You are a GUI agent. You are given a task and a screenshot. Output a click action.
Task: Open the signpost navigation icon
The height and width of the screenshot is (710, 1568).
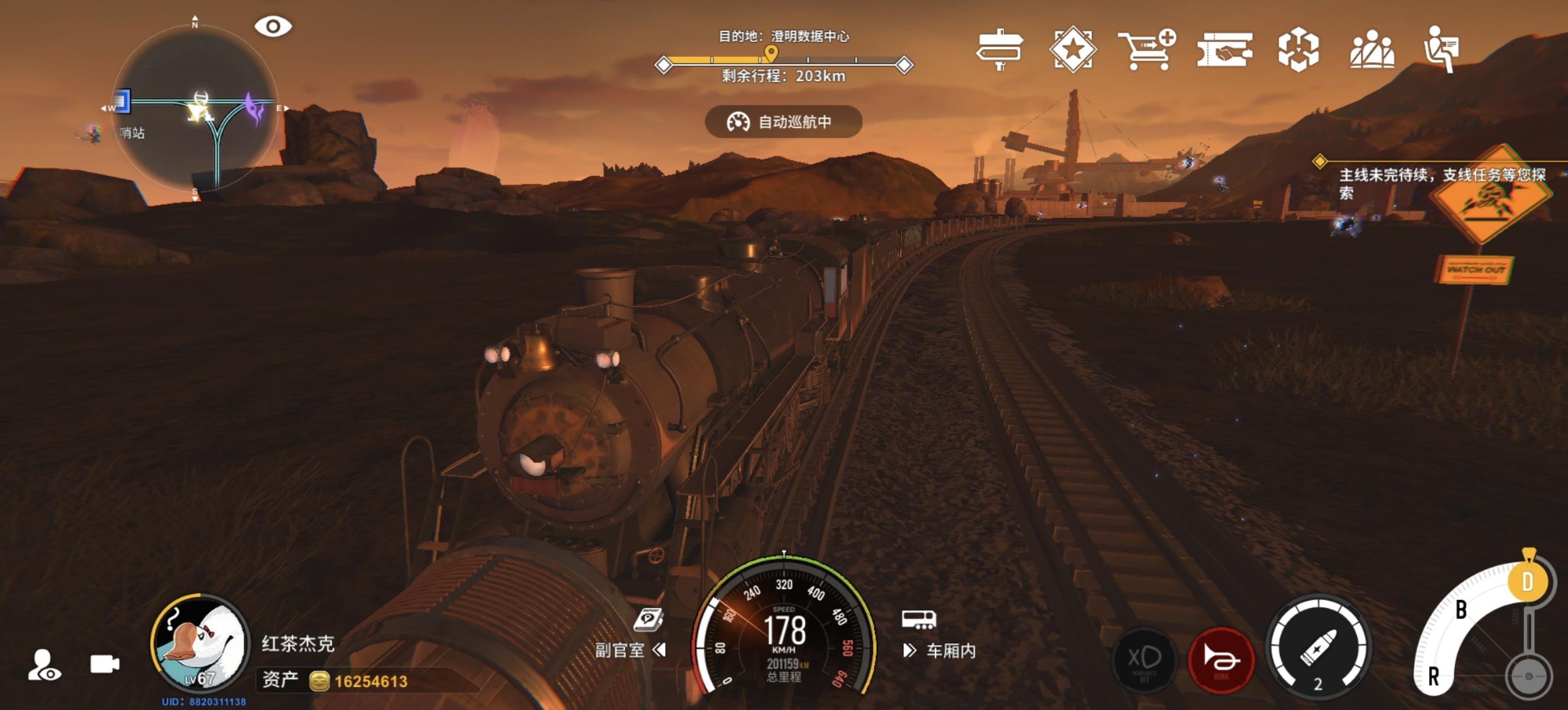pyautogui.click(x=999, y=50)
